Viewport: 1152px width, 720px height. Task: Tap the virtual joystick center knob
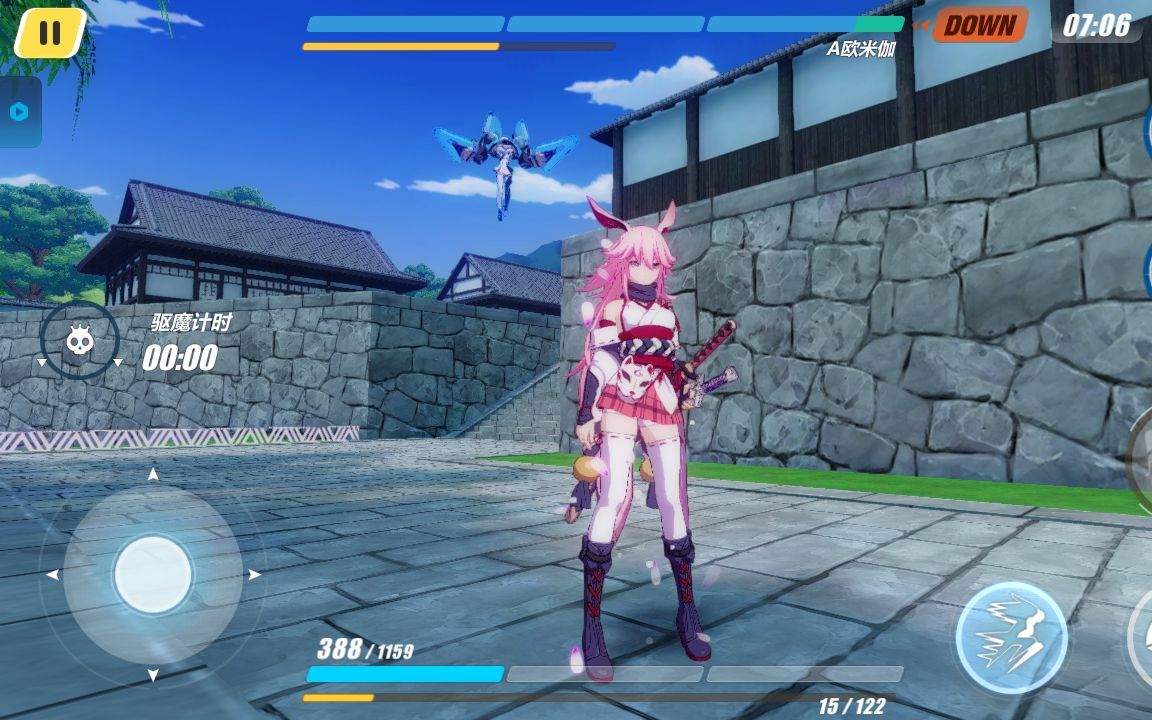click(153, 574)
